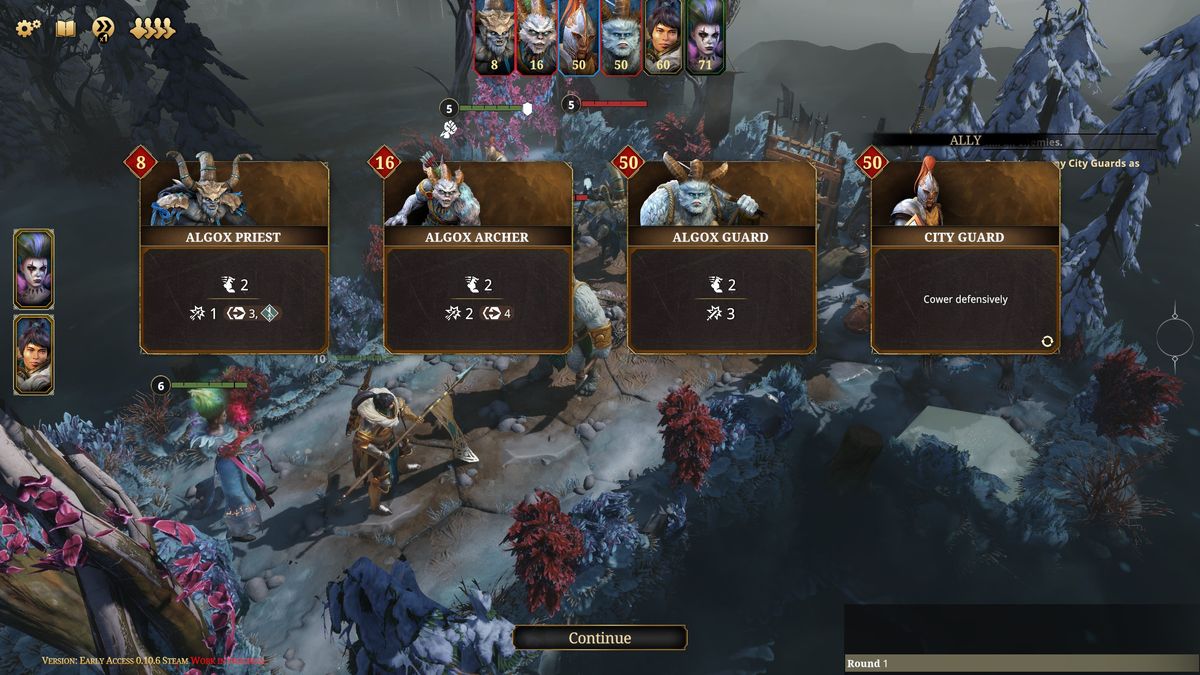Select the City Guard ability card

965,258
